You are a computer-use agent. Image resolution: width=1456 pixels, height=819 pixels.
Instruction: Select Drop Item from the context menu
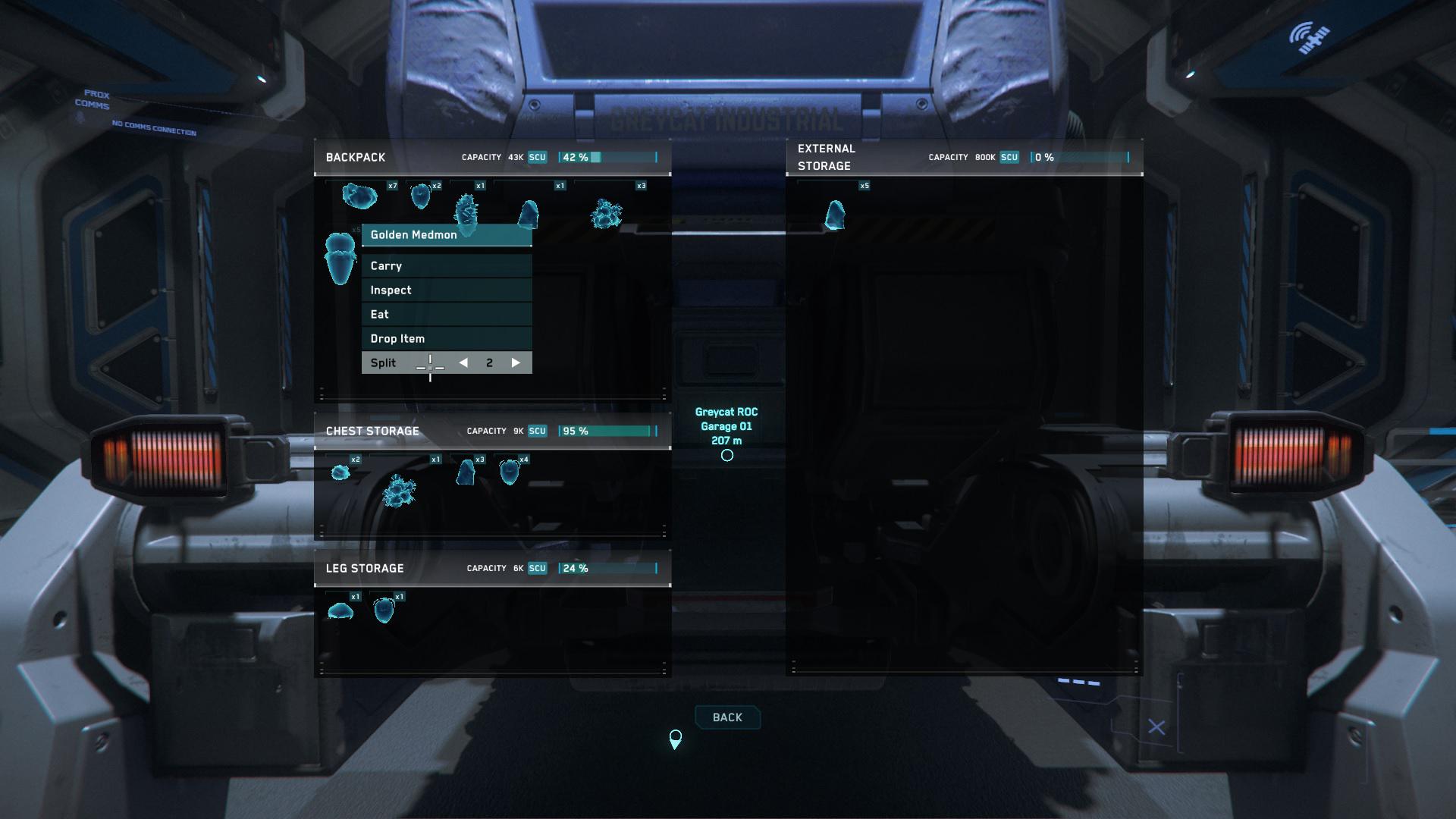coord(446,338)
